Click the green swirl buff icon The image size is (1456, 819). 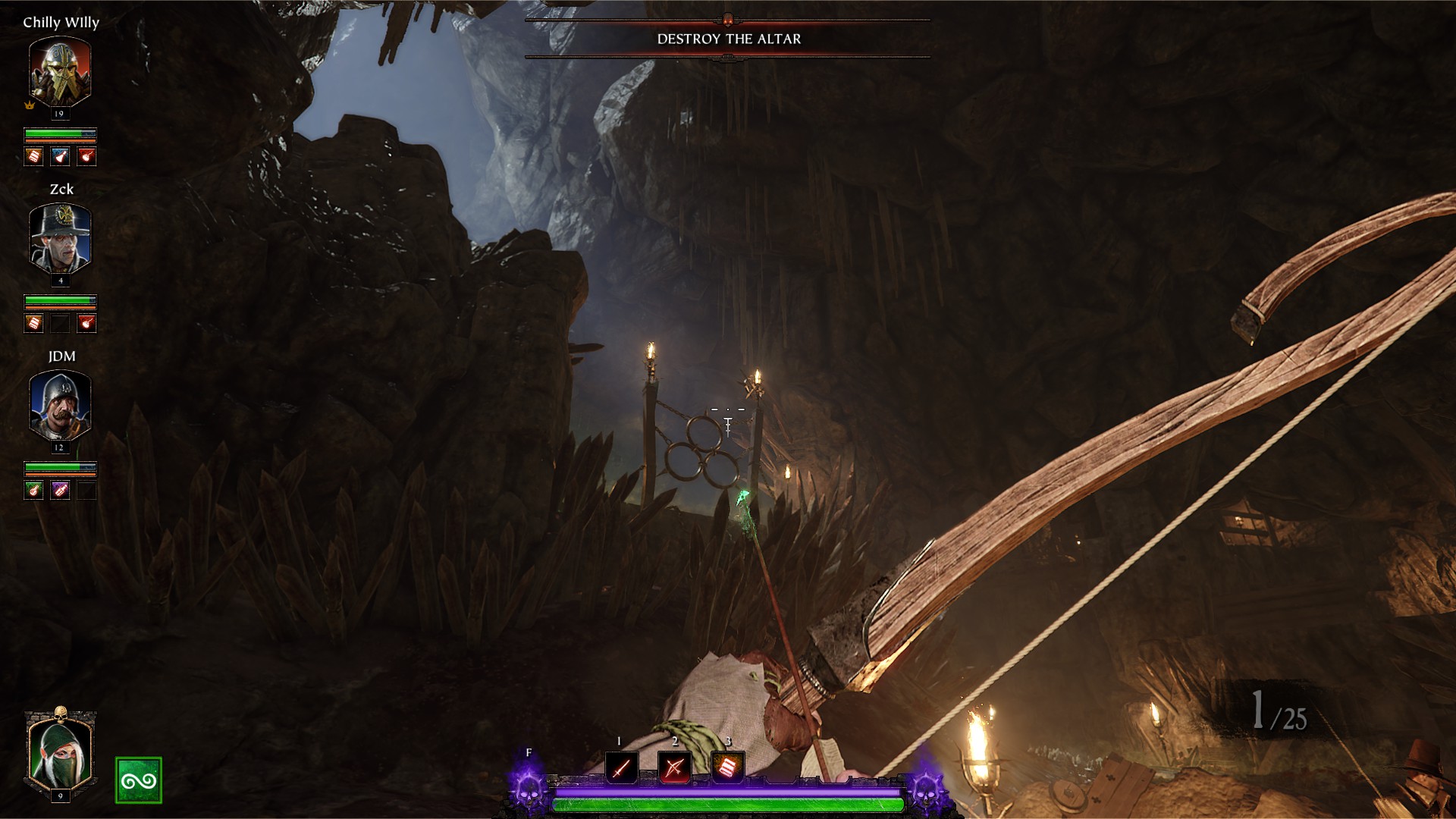point(139,780)
